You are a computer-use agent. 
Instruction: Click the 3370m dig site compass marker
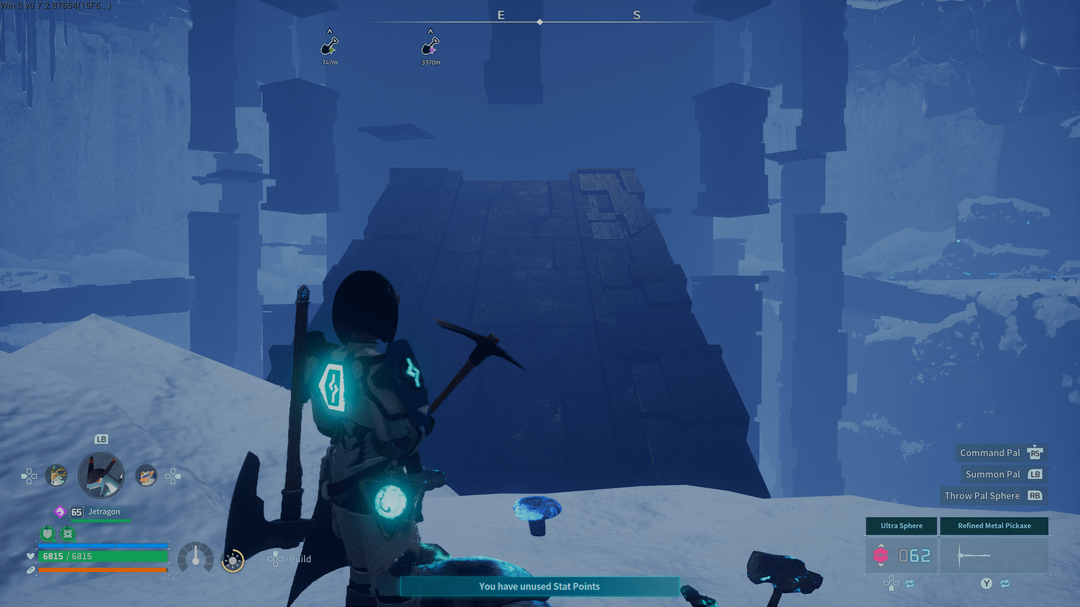(x=430, y=46)
